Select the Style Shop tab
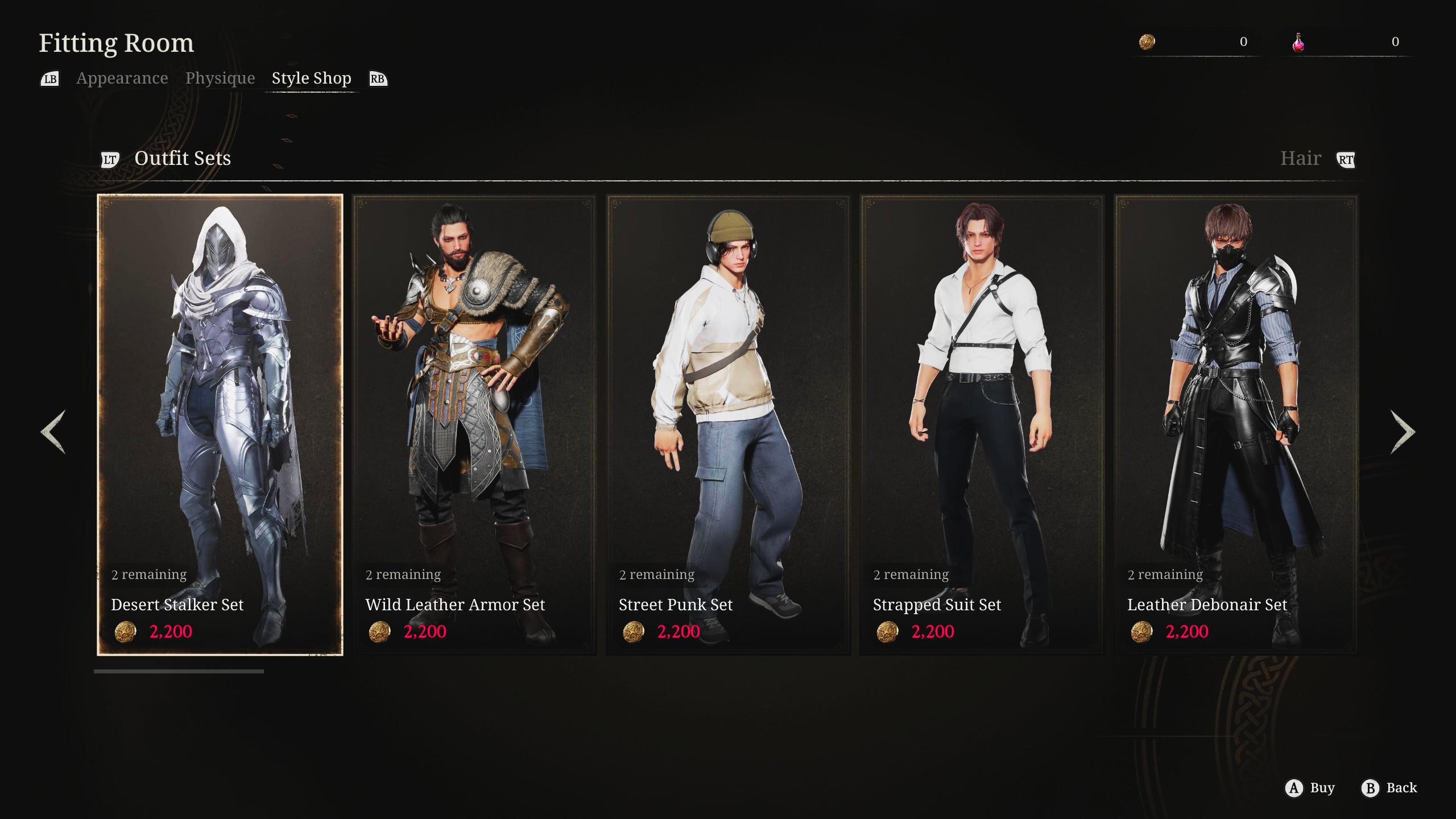 coord(311,78)
